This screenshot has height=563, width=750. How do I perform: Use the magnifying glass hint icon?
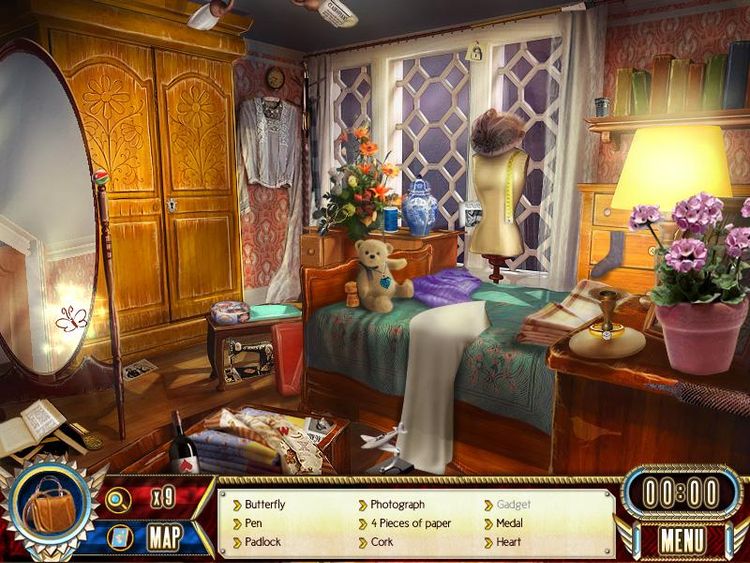119,496
